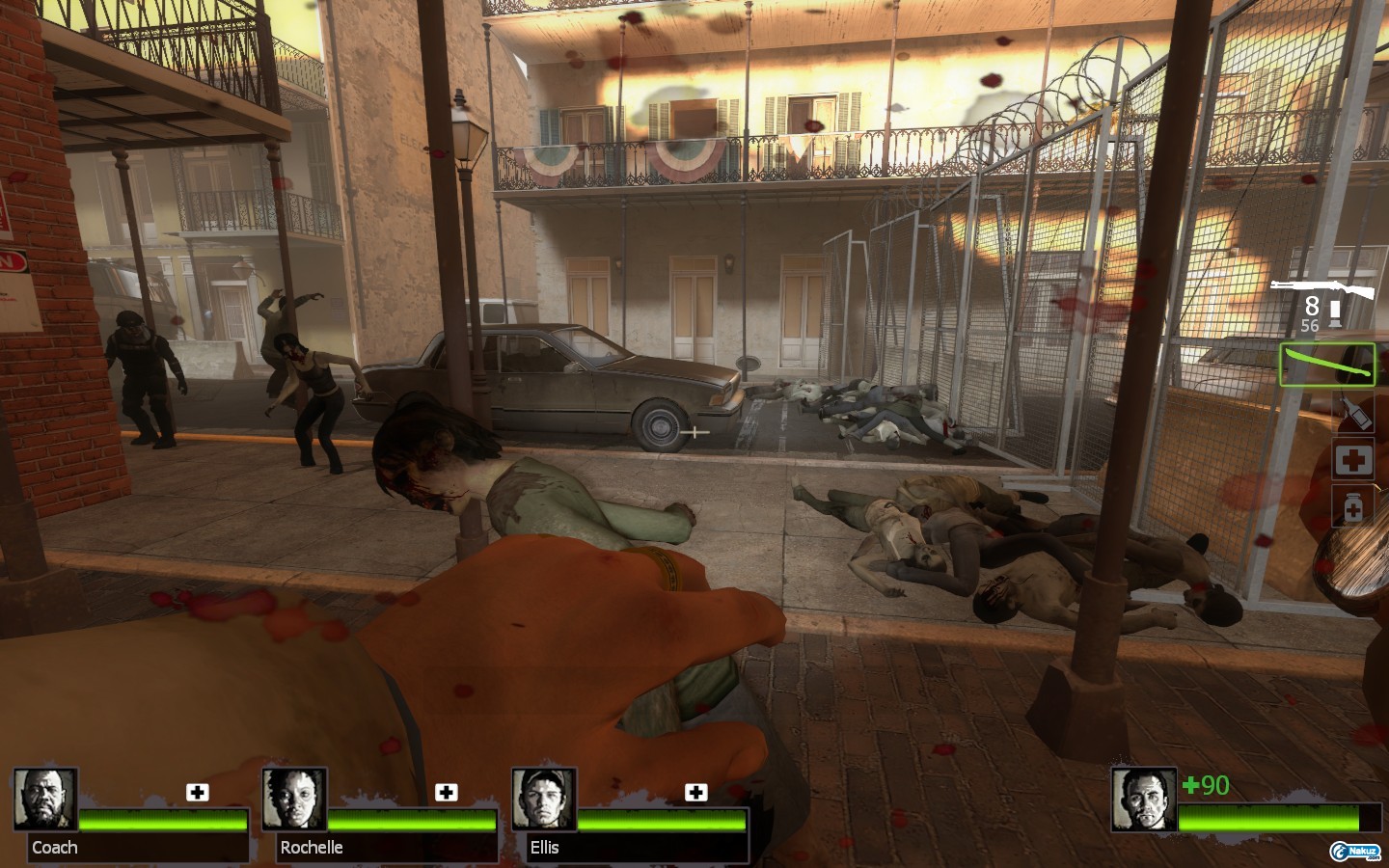Click the medkit icon above Ellis's panel
The height and width of the screenshot is (868, 1389).
pyautogui.click(x=695, y=792)
